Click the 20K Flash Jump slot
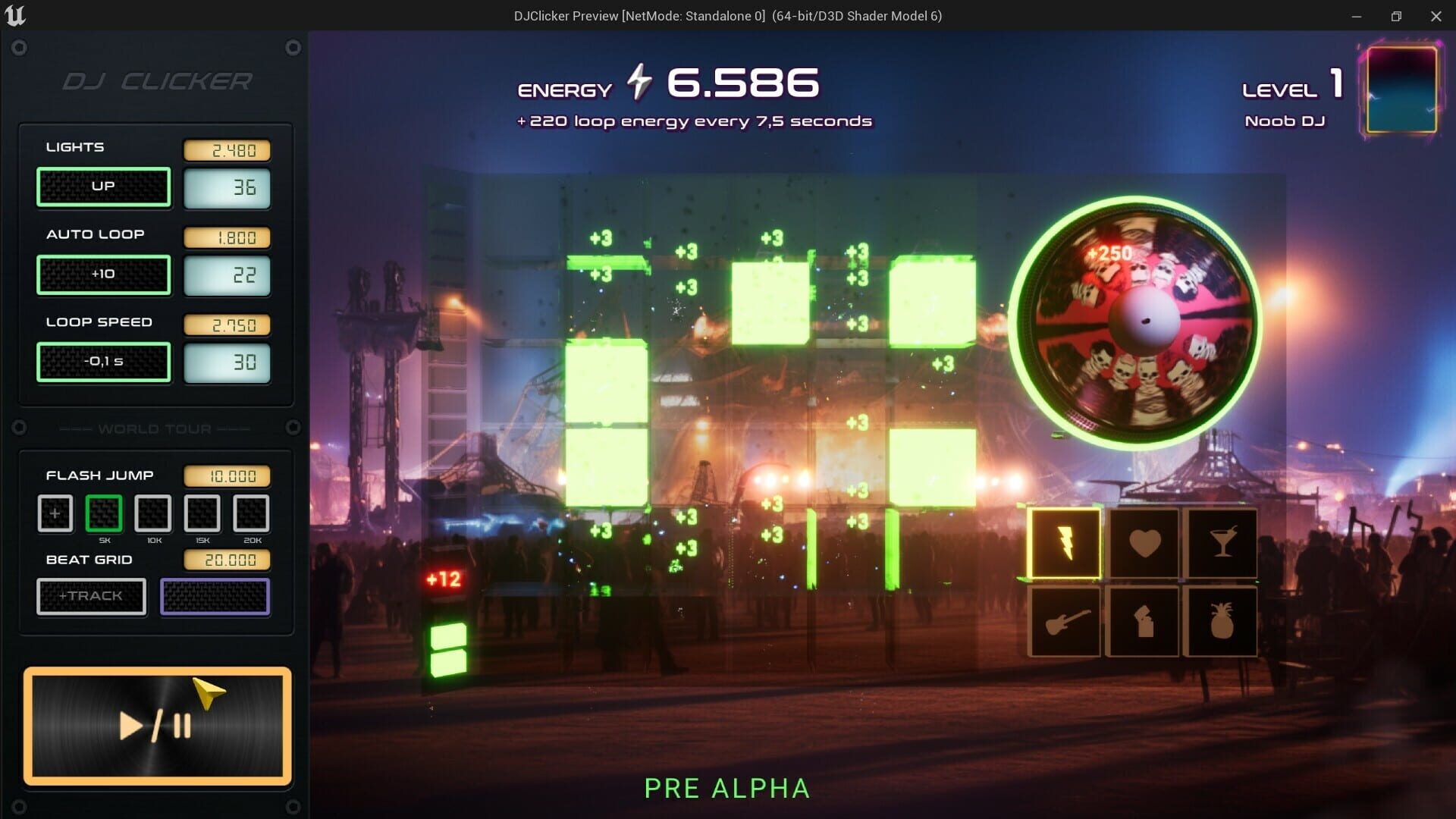 click(x=253, y=513)
